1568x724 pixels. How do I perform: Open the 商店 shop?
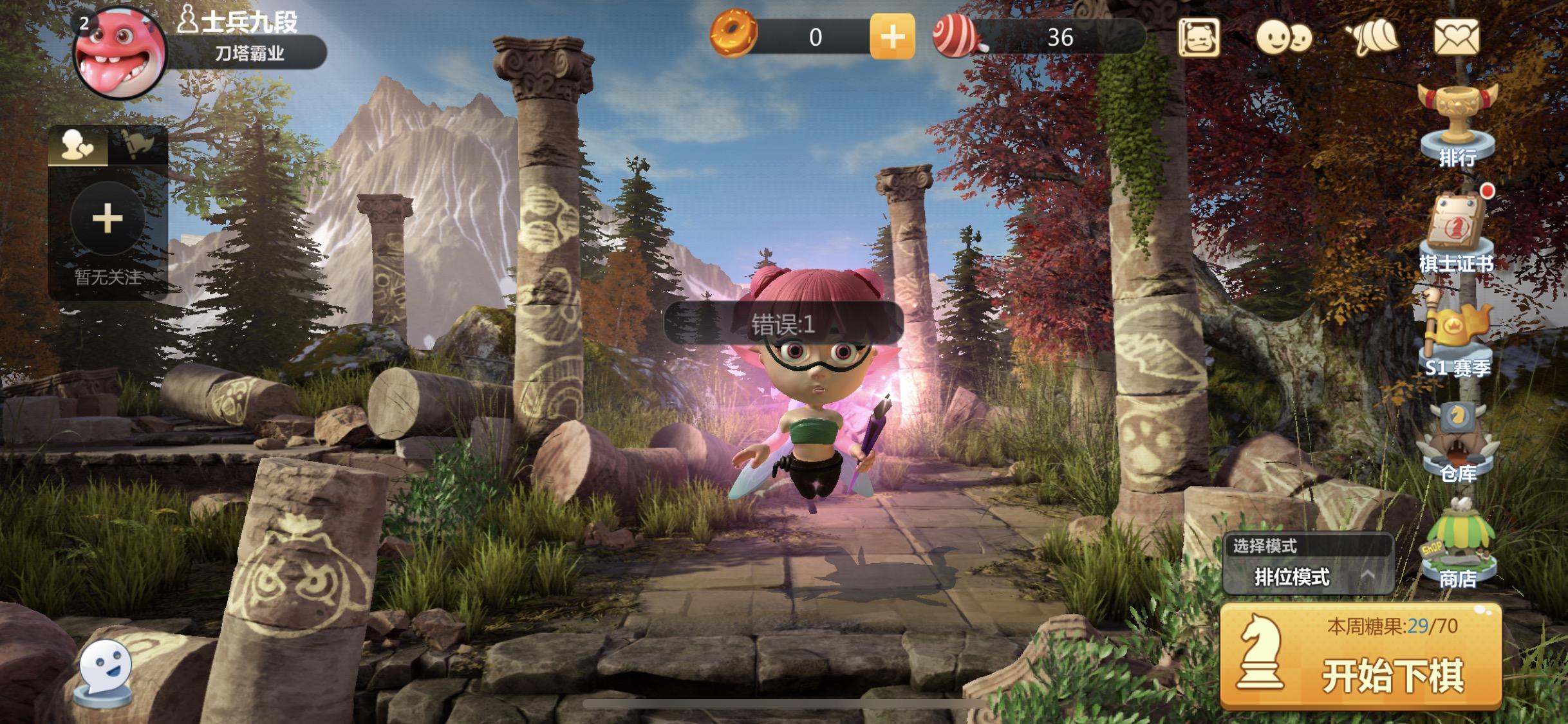click(x=1458, y=546)
